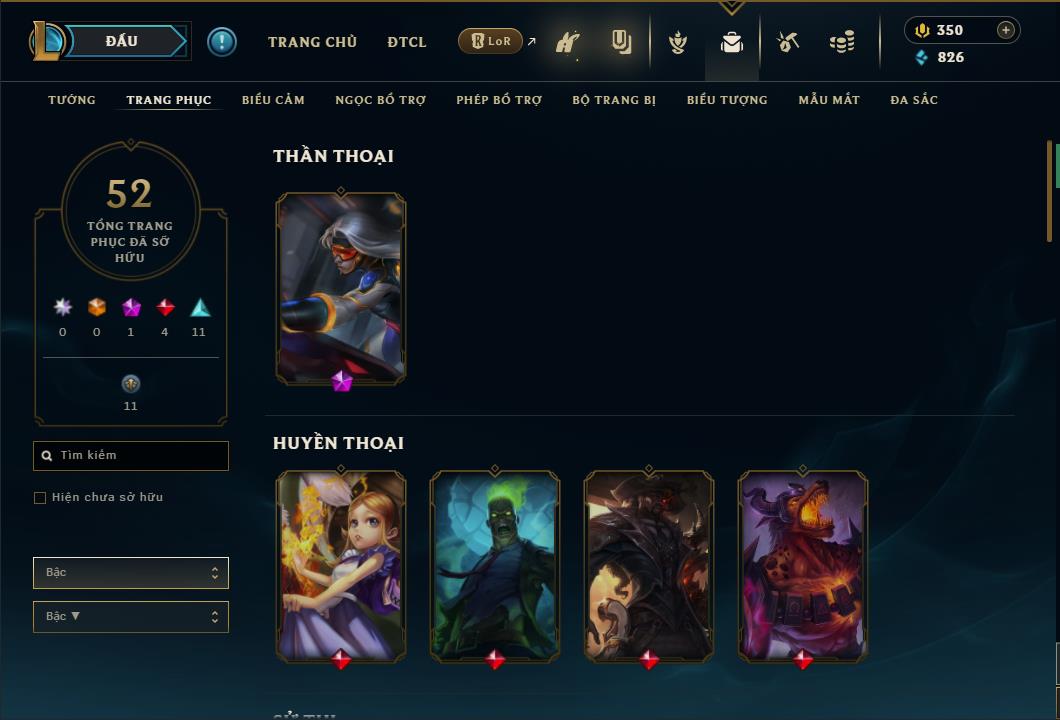Open the NGỌC BỔ TRỢ tab
The image size is (1060, 720).
point(380,100)
